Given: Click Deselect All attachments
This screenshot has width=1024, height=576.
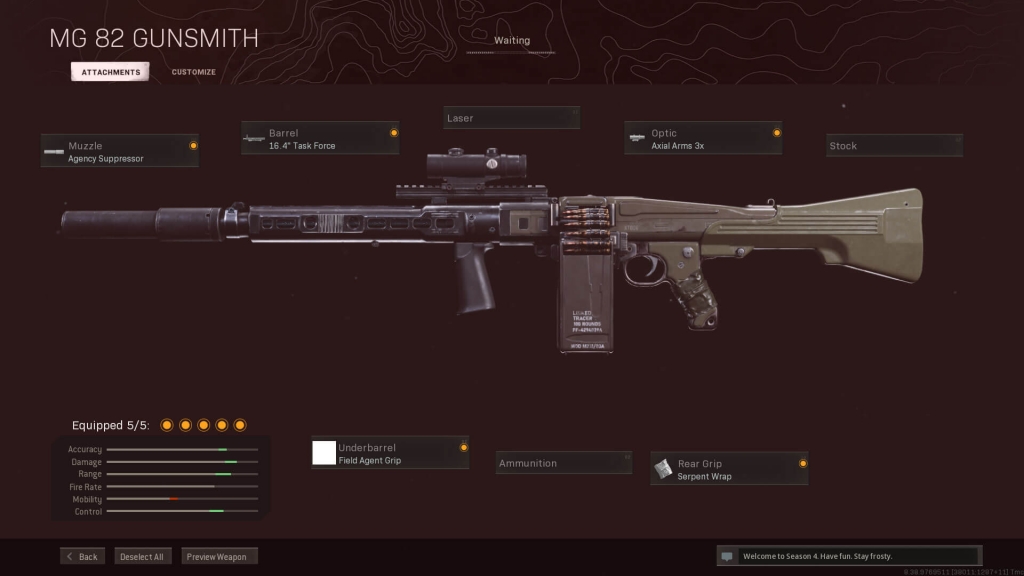Looking at the screenshot, I should (x=143, y=556).
